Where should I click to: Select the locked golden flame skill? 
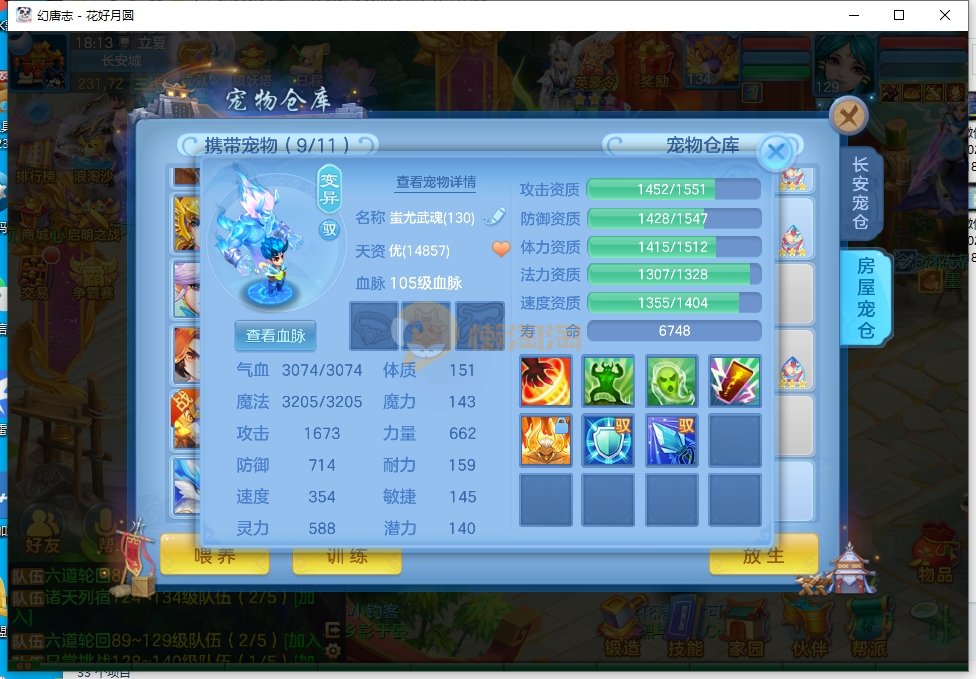(x=546, y=440)
